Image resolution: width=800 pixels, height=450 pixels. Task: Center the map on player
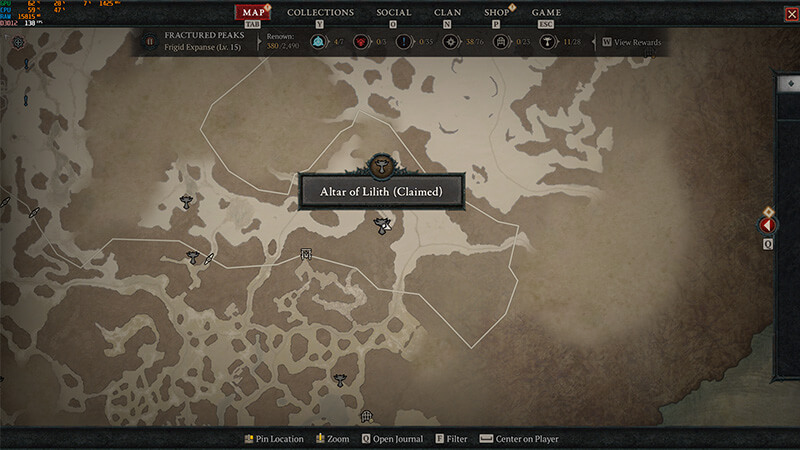click(519, 439)
